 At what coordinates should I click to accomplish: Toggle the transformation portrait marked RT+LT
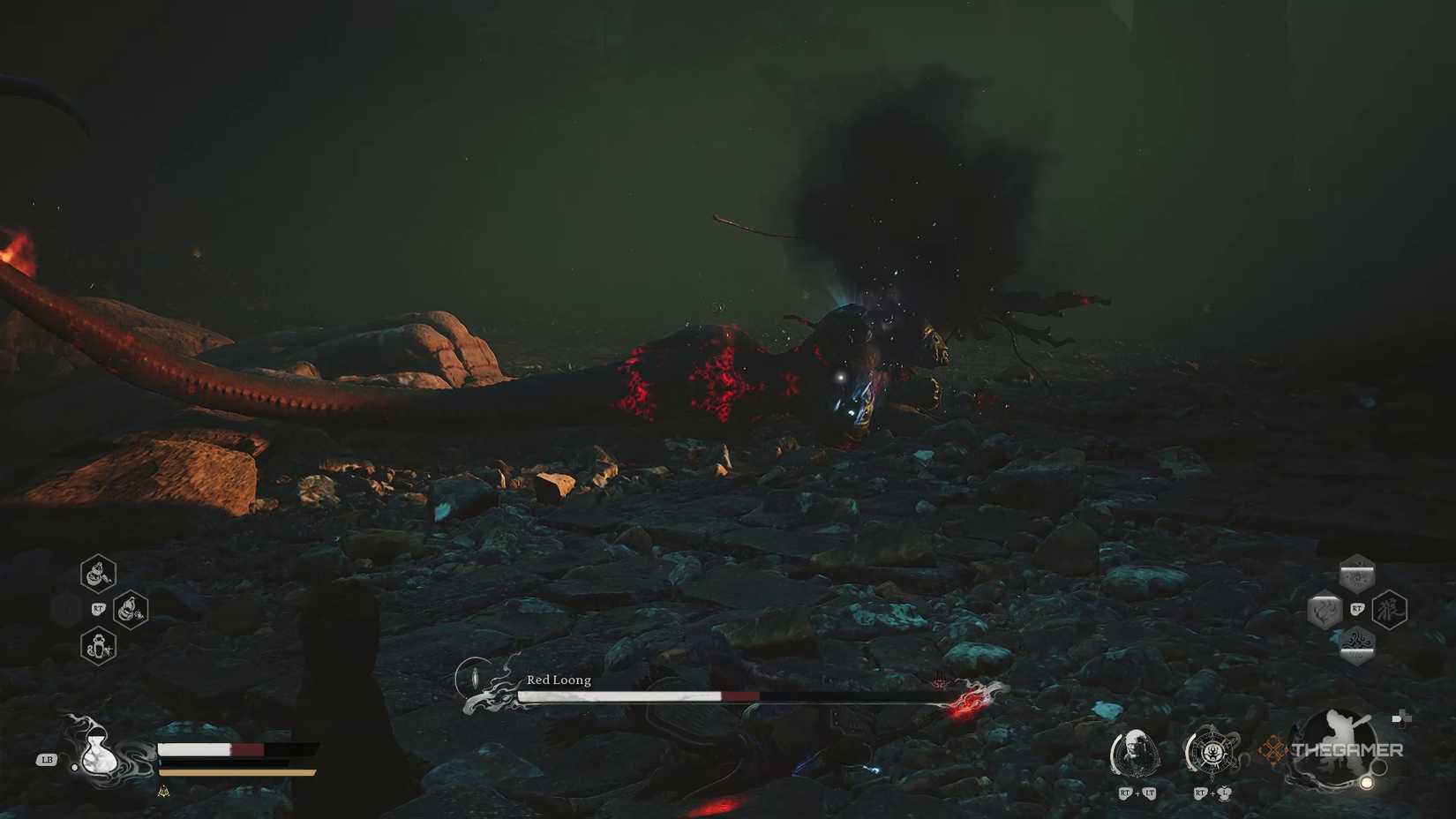click(1137, 752)
